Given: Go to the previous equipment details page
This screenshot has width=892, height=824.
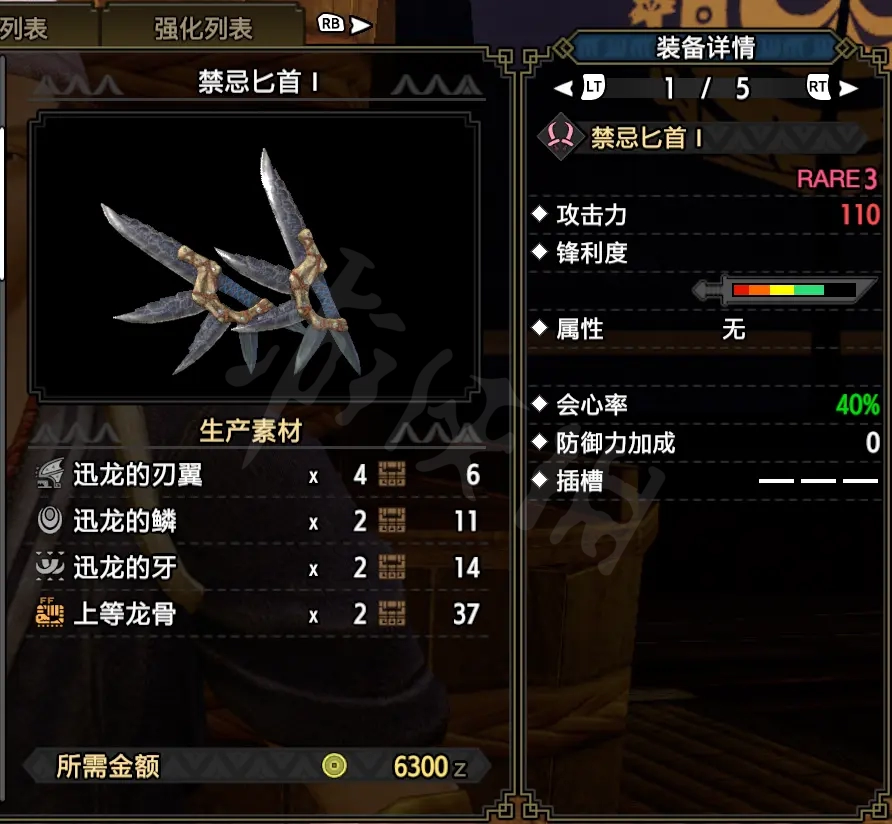Looking at the screenshot, I should (581, 88).
